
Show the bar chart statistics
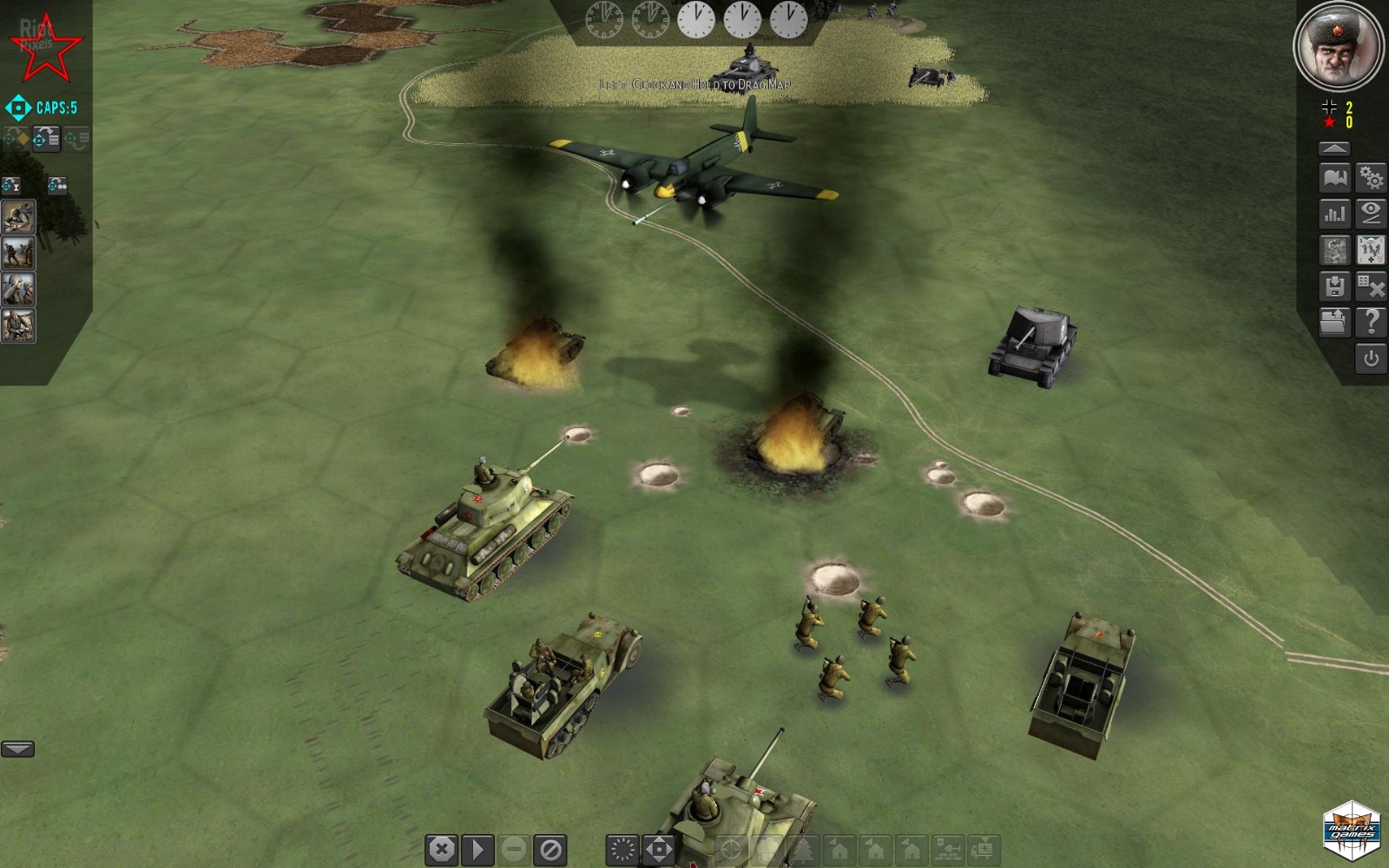[x=1334, y=214]
